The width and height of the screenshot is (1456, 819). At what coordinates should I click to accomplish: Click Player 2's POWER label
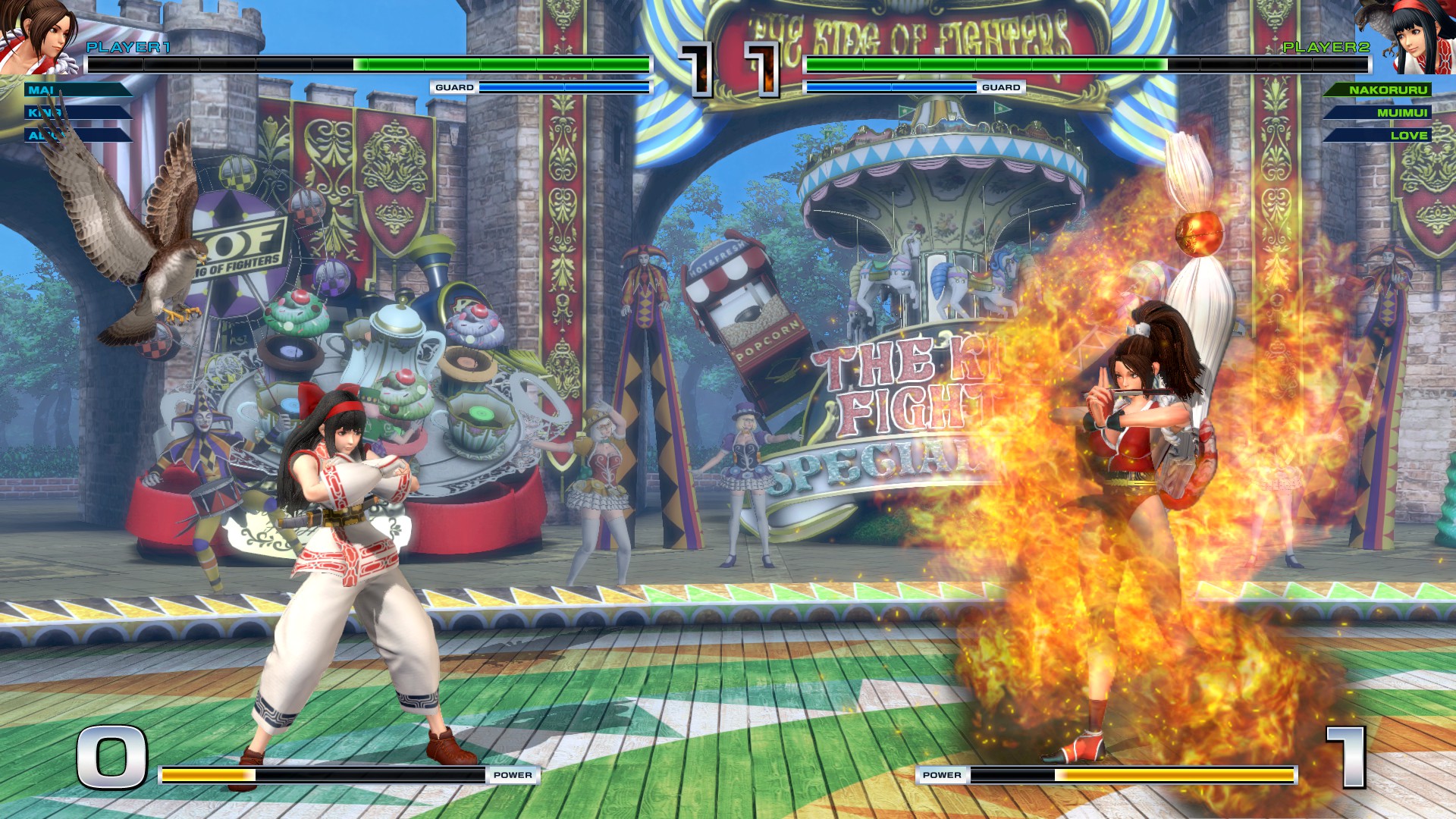point(942,775)
